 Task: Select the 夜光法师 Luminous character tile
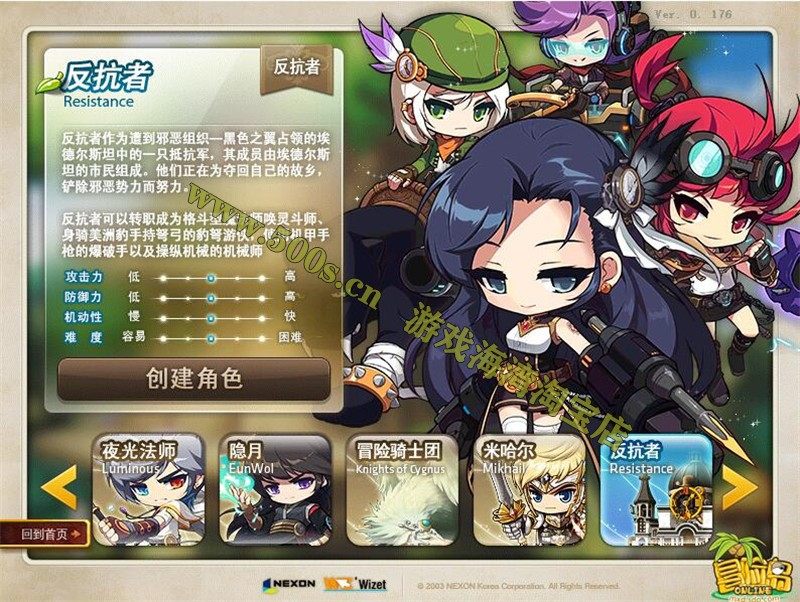[148, 490]
